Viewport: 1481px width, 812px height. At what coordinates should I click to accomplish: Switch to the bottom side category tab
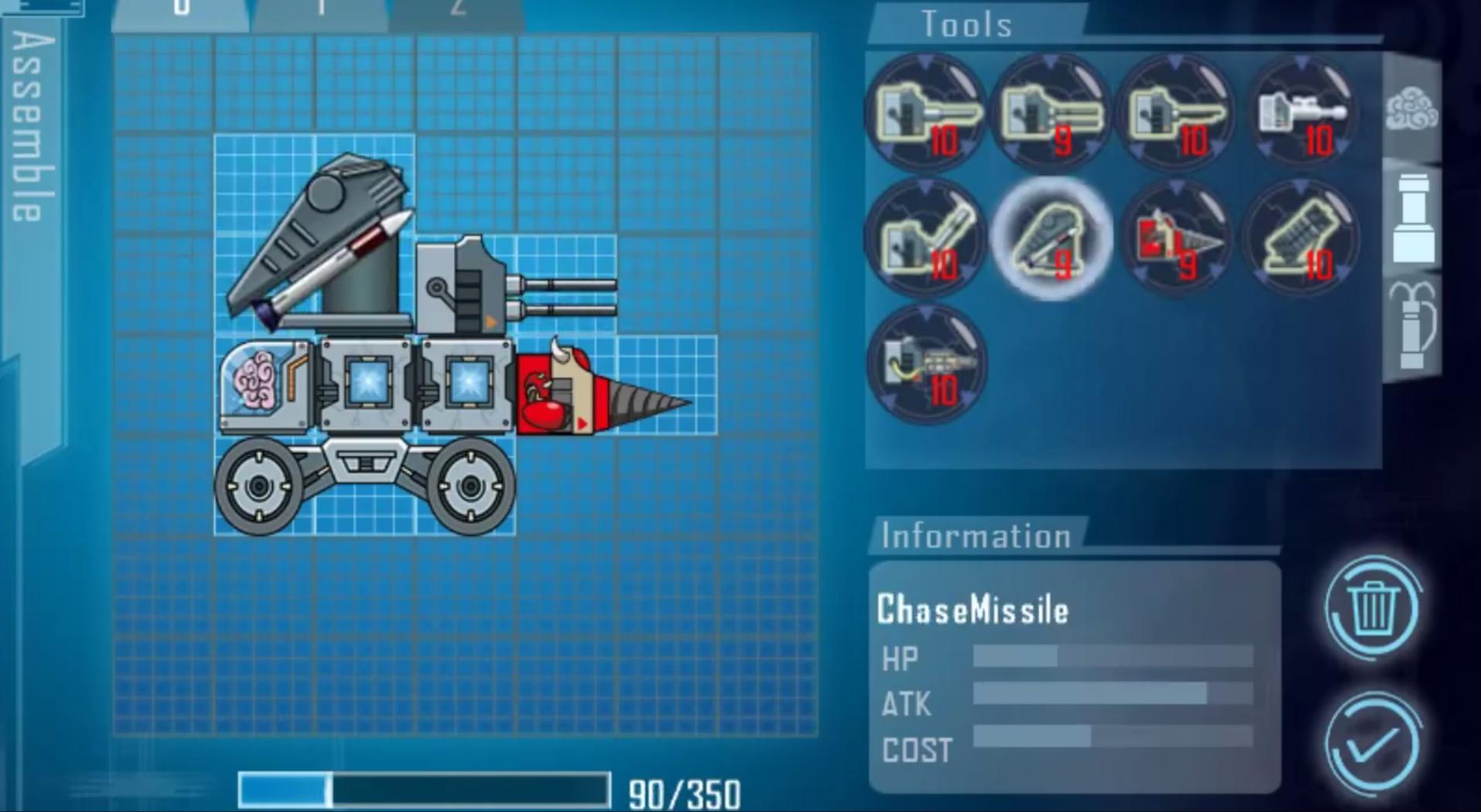(1412, 325)
